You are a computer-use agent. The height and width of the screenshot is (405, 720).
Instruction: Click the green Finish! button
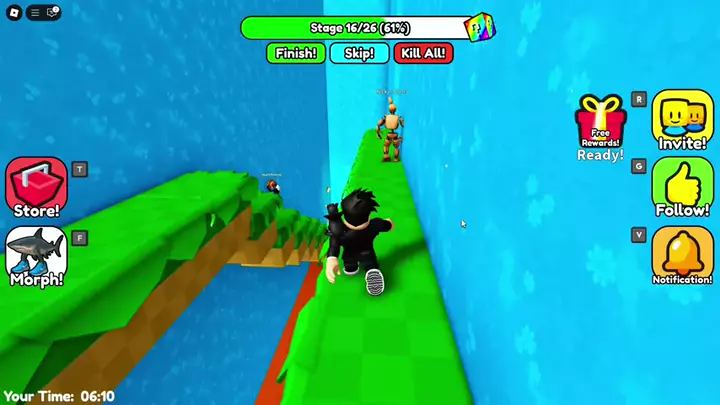(x=296, y=53)
